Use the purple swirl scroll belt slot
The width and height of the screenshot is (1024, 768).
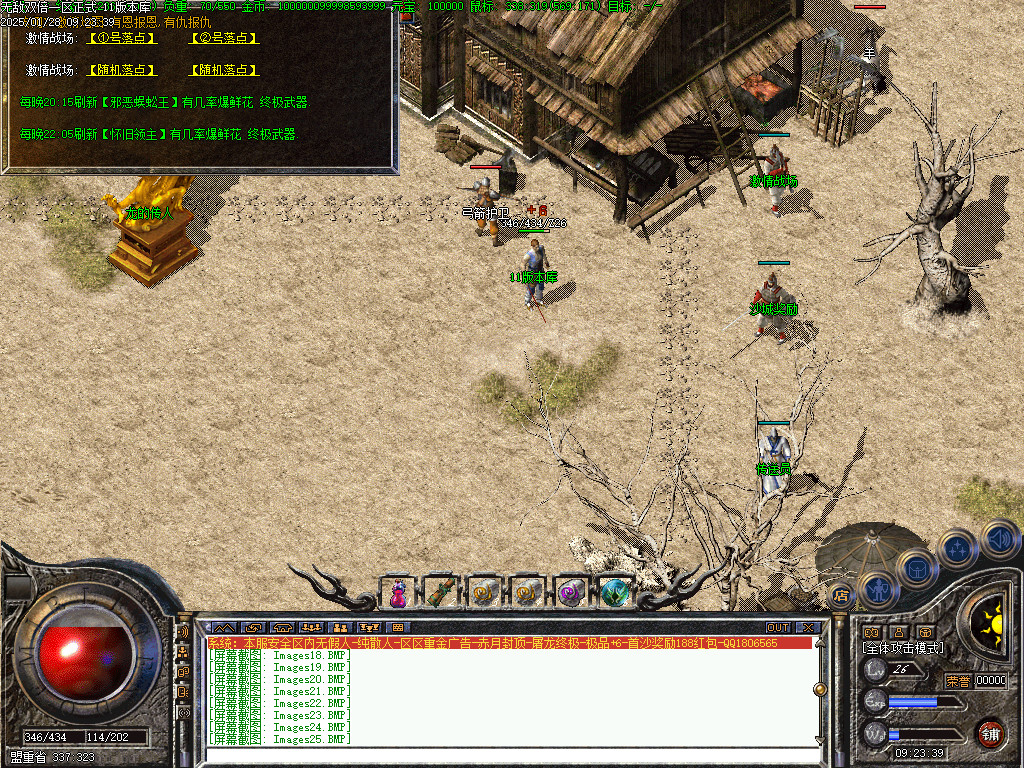(571, 593)
